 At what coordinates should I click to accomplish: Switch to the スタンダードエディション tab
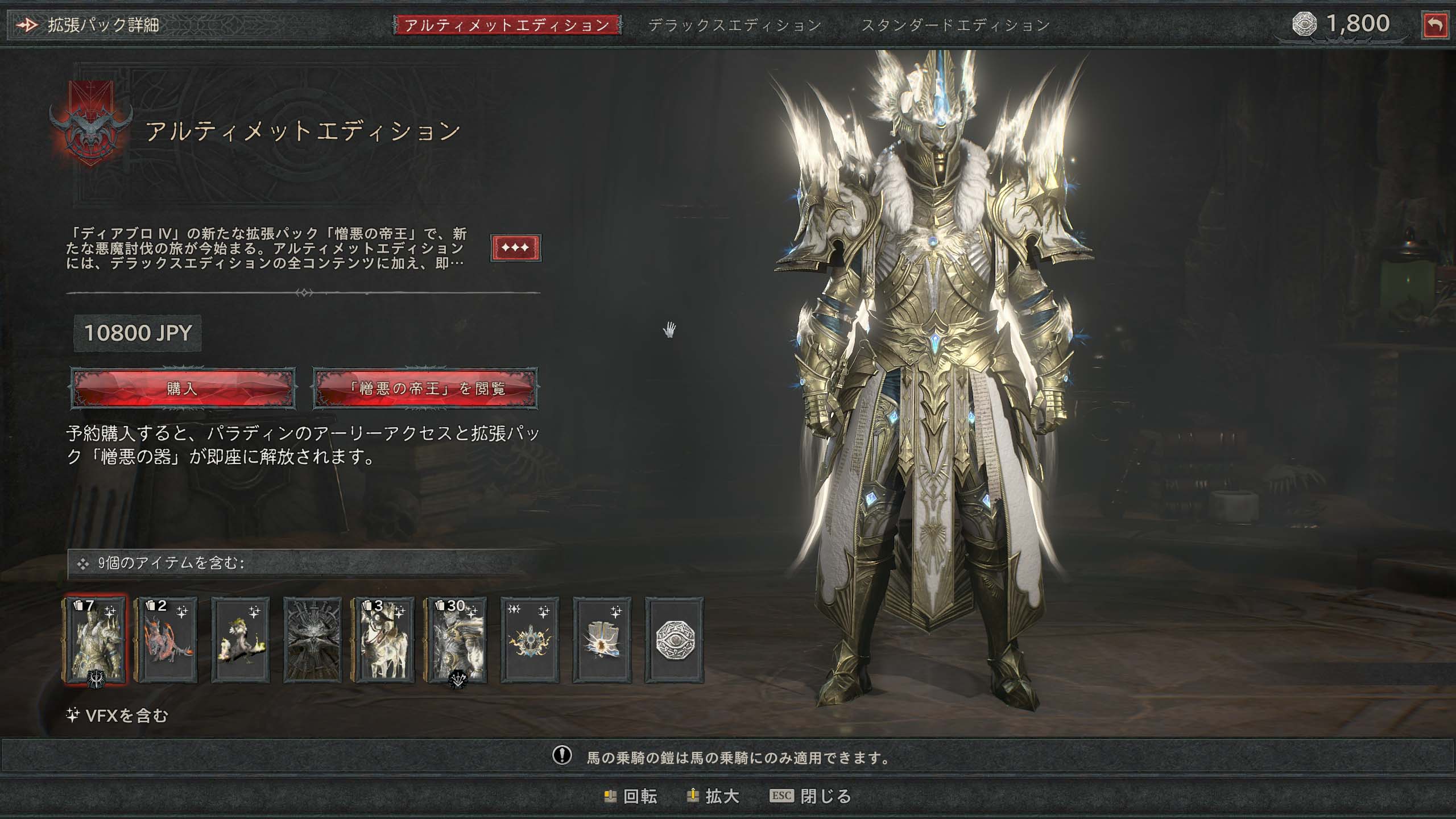(x=955, y=25)
